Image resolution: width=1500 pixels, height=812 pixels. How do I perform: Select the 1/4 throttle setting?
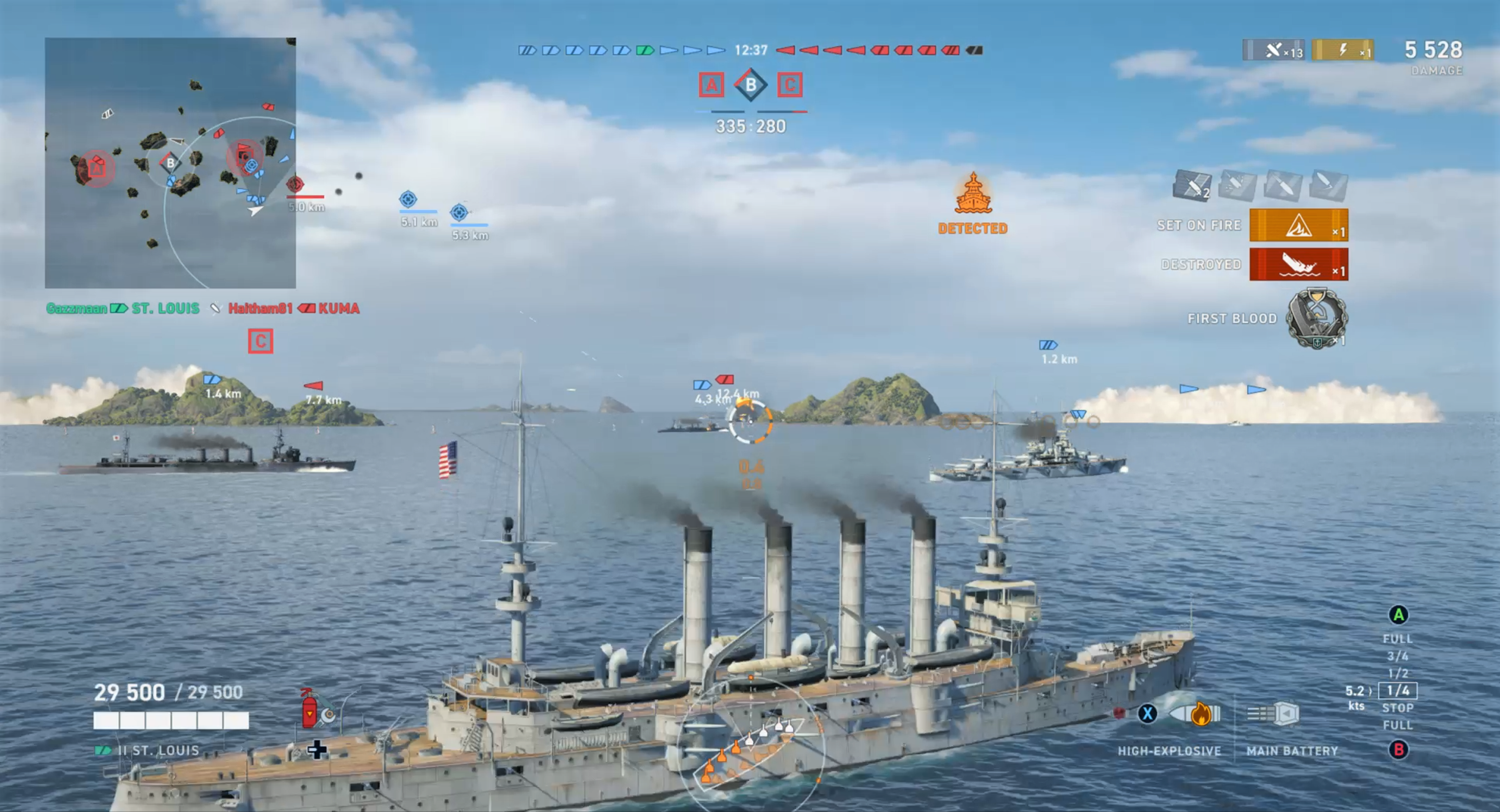point(1397,690)
